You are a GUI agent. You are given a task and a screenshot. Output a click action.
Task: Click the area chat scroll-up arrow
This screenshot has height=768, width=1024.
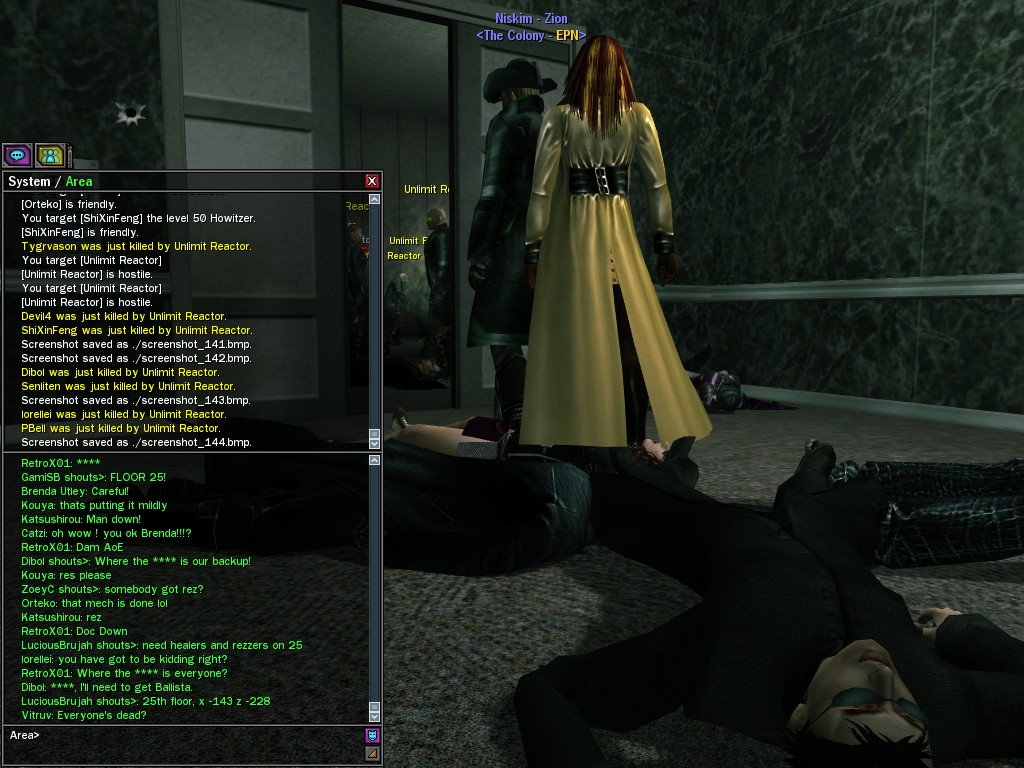point(375,461)
